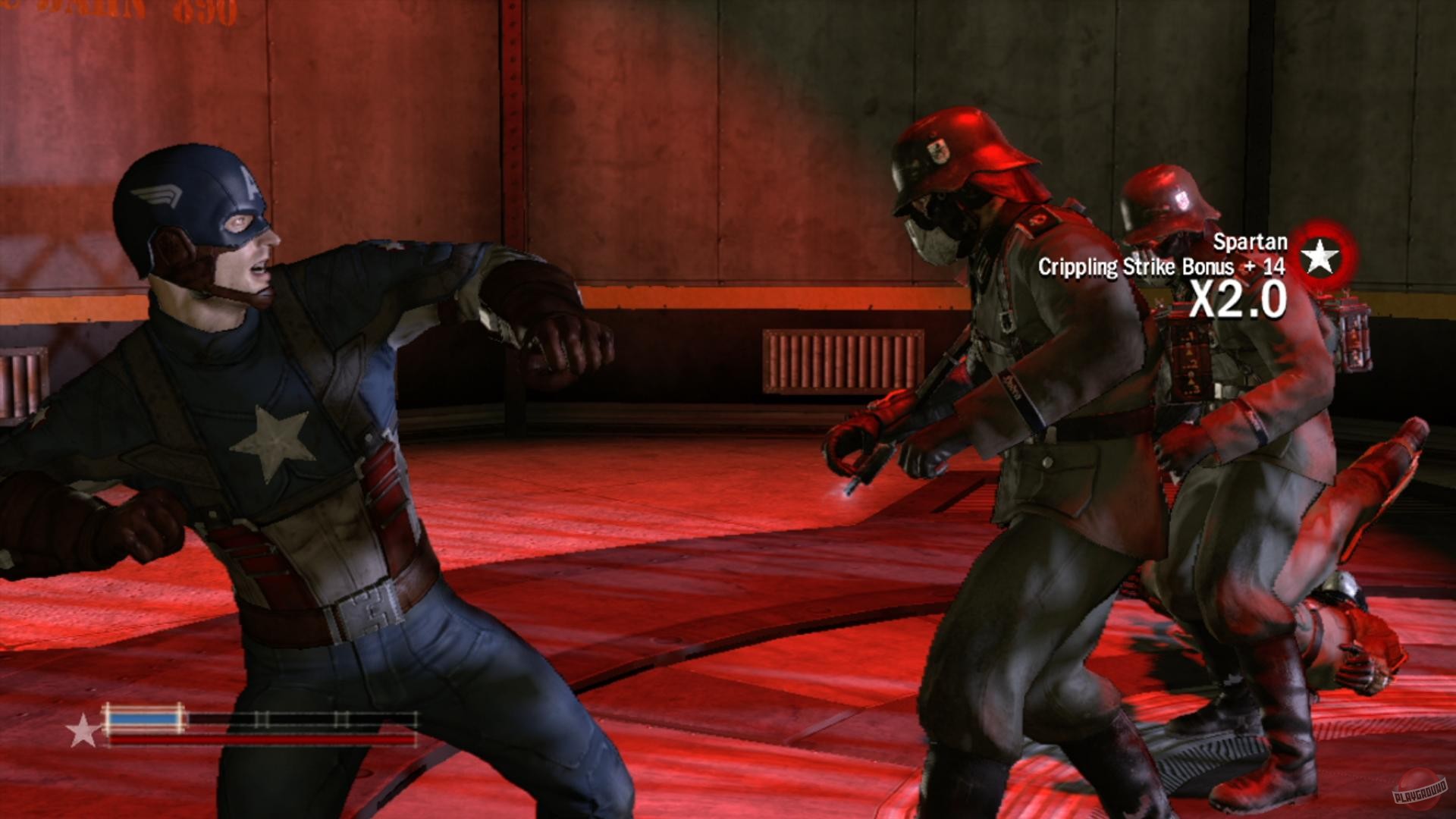This screenshot has width=1456, height=819.
Task: Click the insignia on the lead soldier's helmet
Action: tap(937, 152)
